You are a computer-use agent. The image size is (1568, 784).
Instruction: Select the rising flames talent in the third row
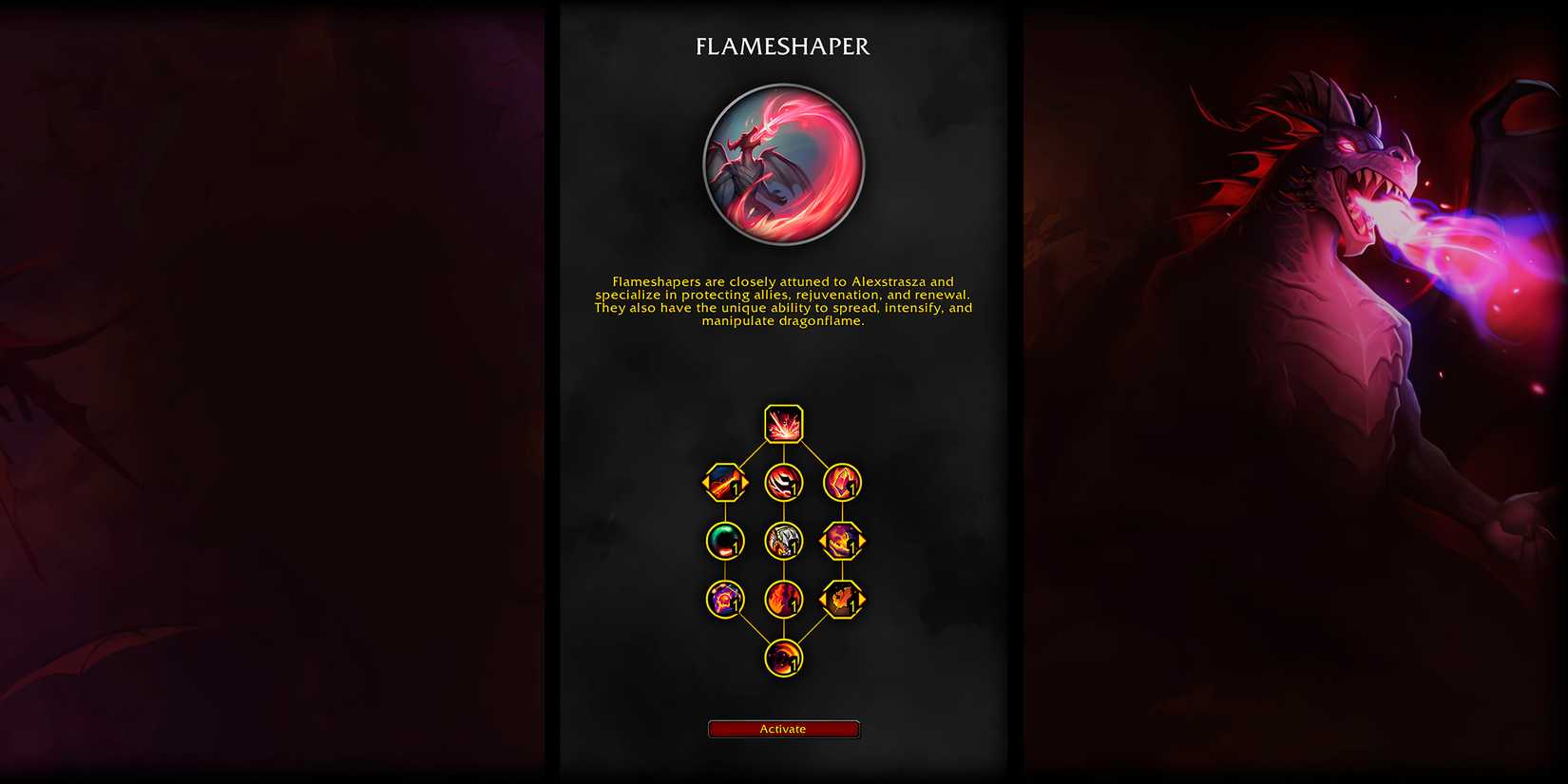click(783, 600)
